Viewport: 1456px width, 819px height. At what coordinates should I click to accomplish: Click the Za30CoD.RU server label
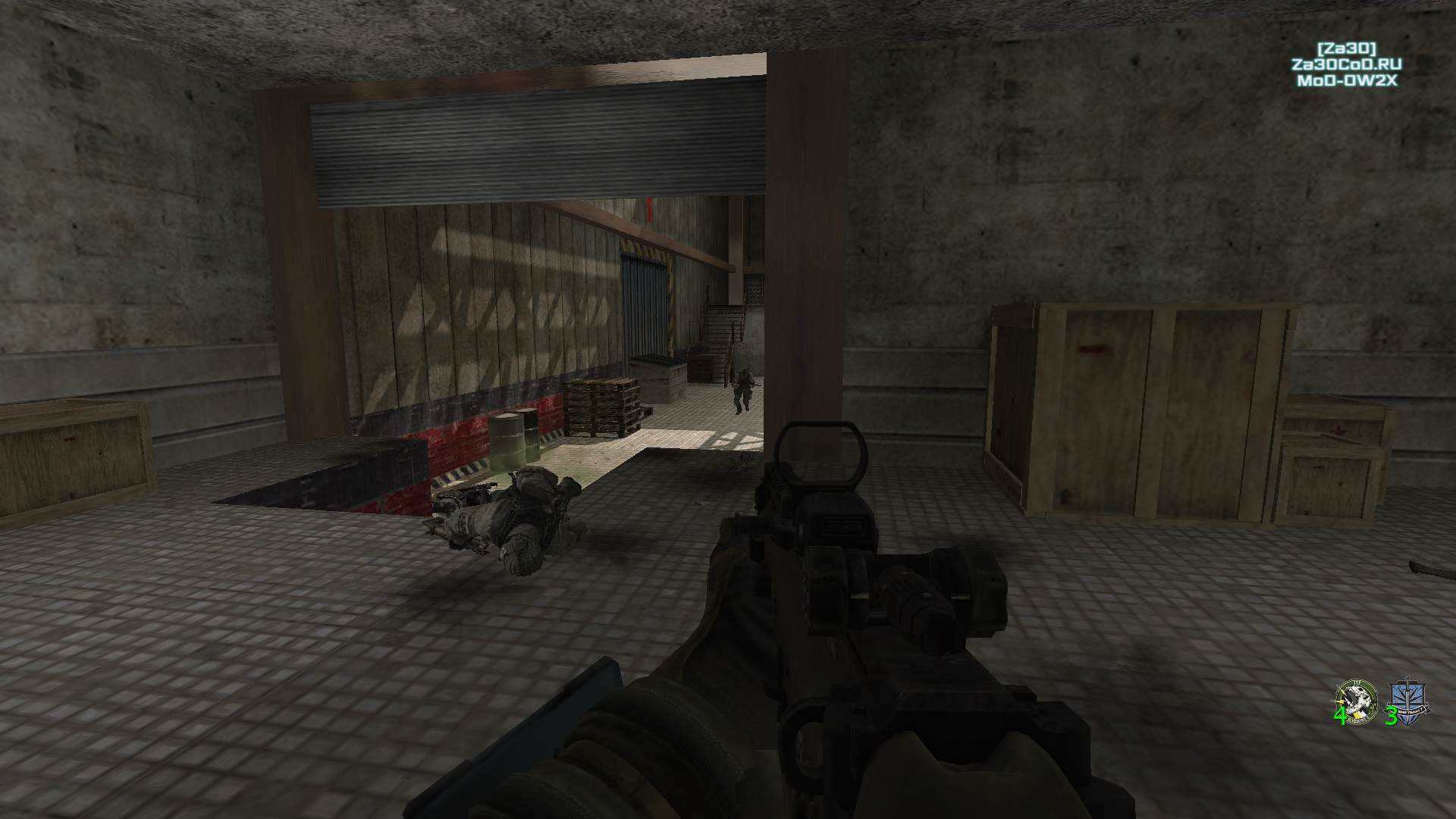click(1347, 64)
